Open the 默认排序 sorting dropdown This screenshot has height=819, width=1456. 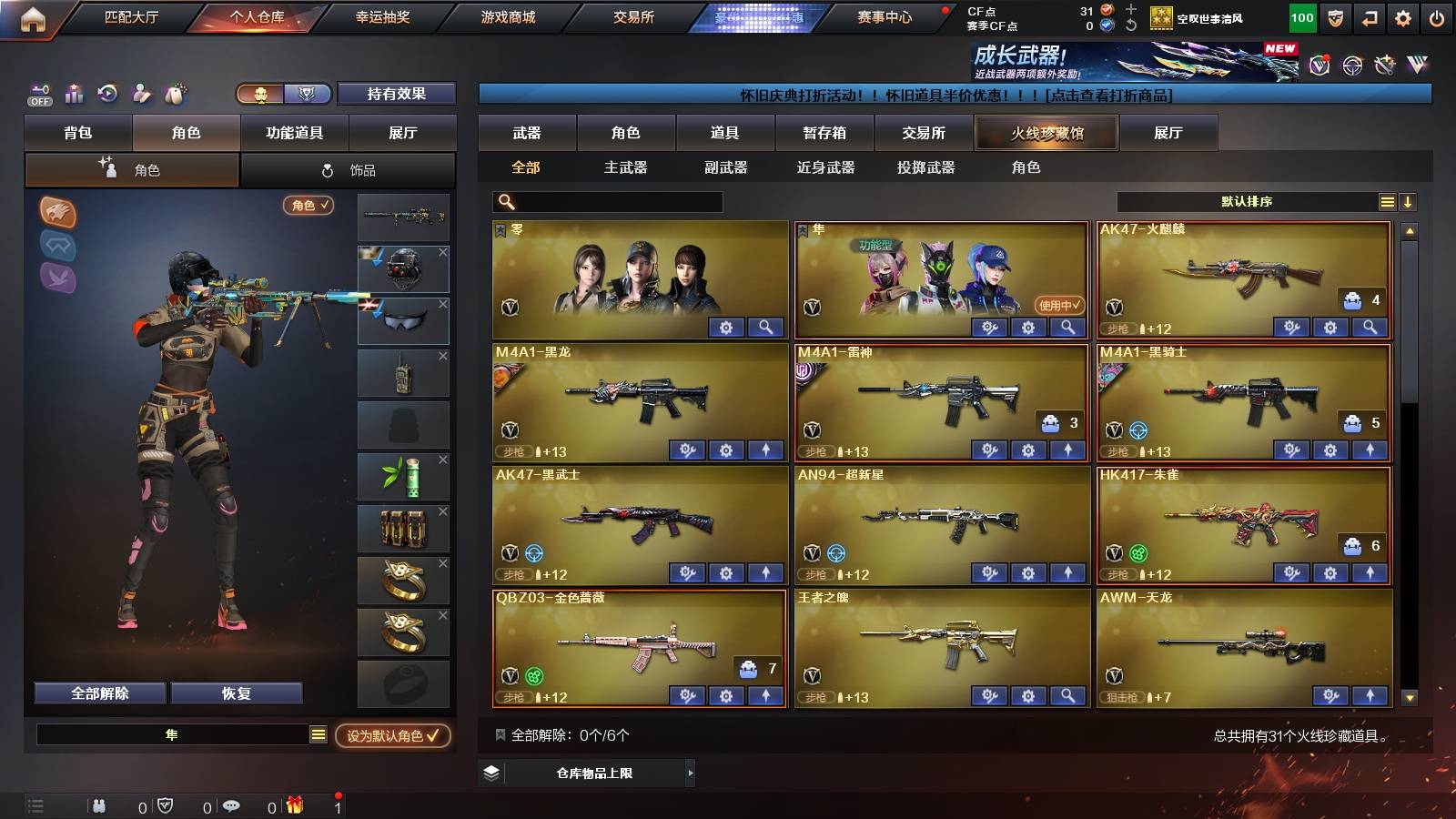pos(1247,201)
